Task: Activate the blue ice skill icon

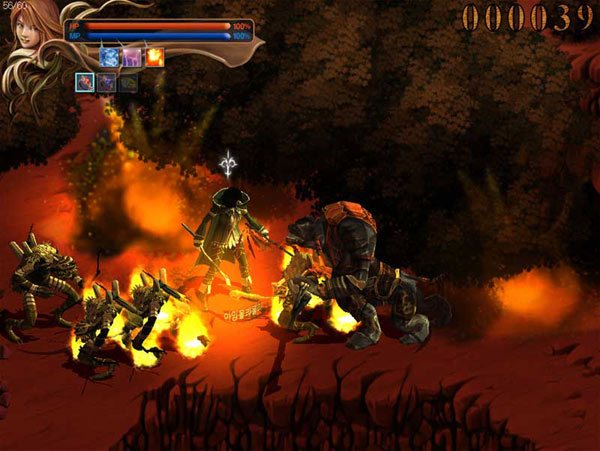Action: 109,57
